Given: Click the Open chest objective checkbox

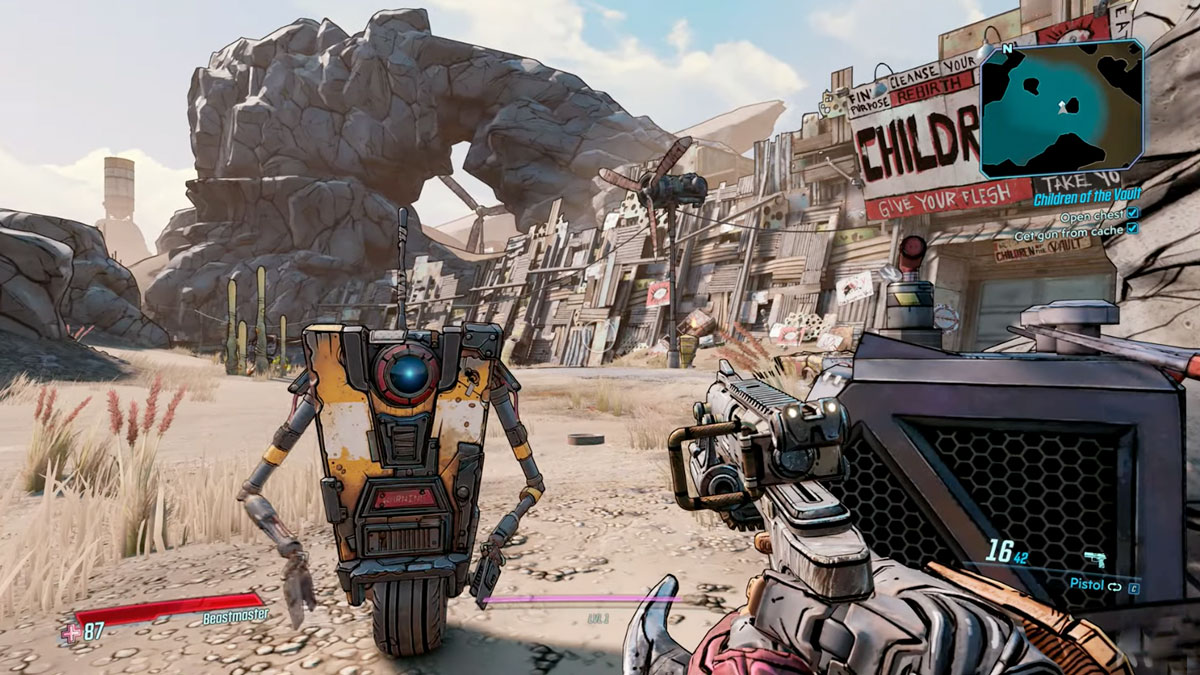Looking at the screenshot, I should (x=1132, y=213).
